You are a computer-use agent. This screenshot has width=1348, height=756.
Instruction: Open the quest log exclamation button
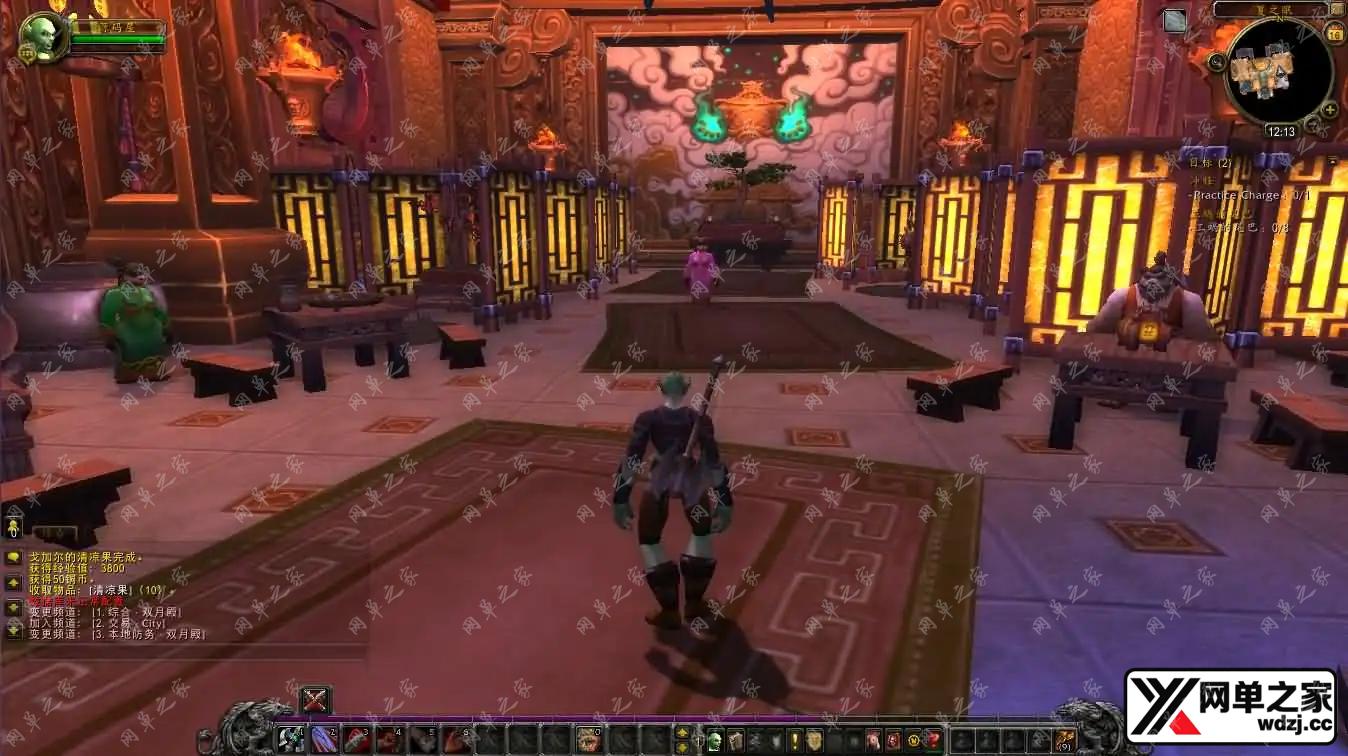point(795,741)
